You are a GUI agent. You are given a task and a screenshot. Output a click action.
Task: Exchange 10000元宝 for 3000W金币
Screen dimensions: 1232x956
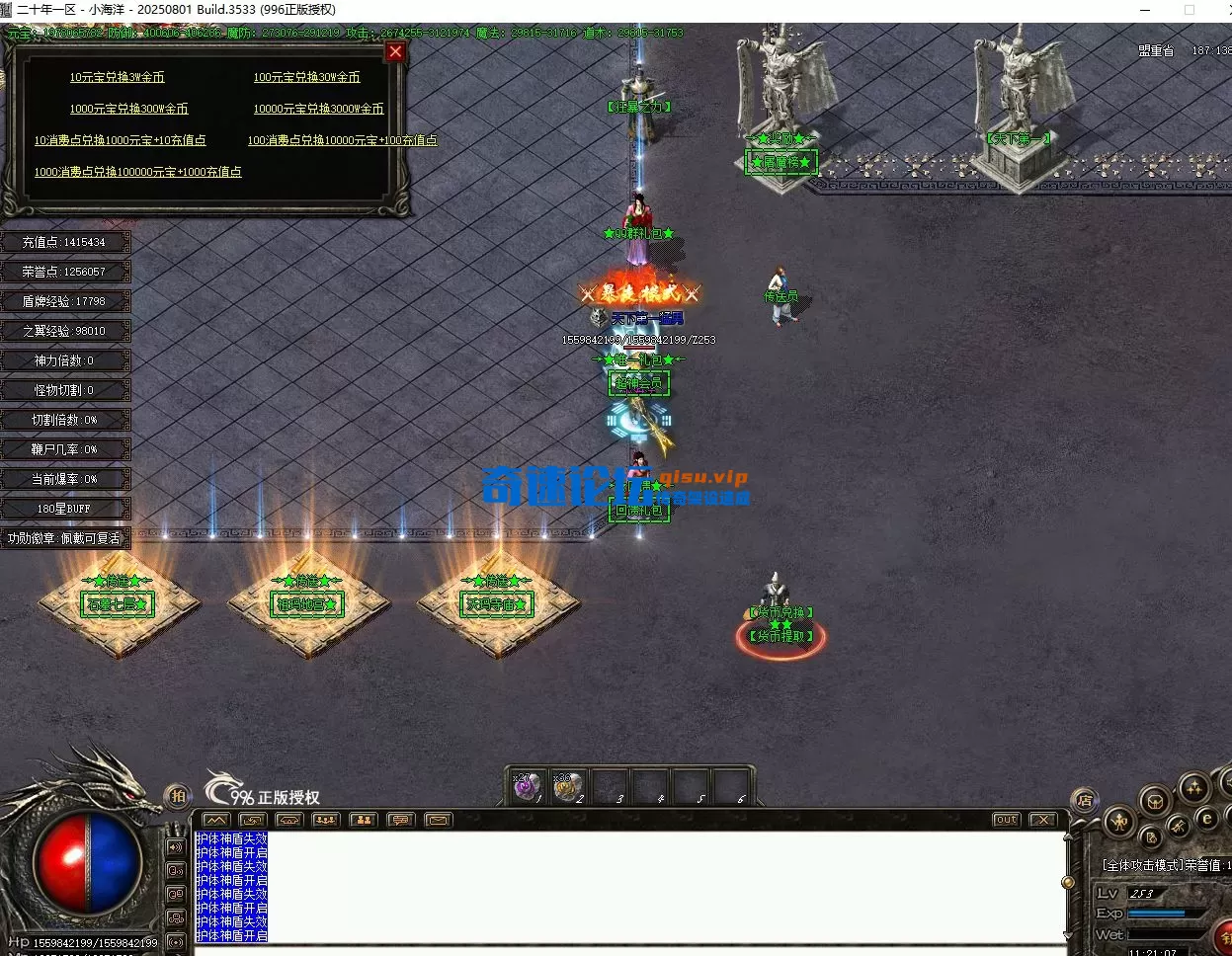pos(318,109)
